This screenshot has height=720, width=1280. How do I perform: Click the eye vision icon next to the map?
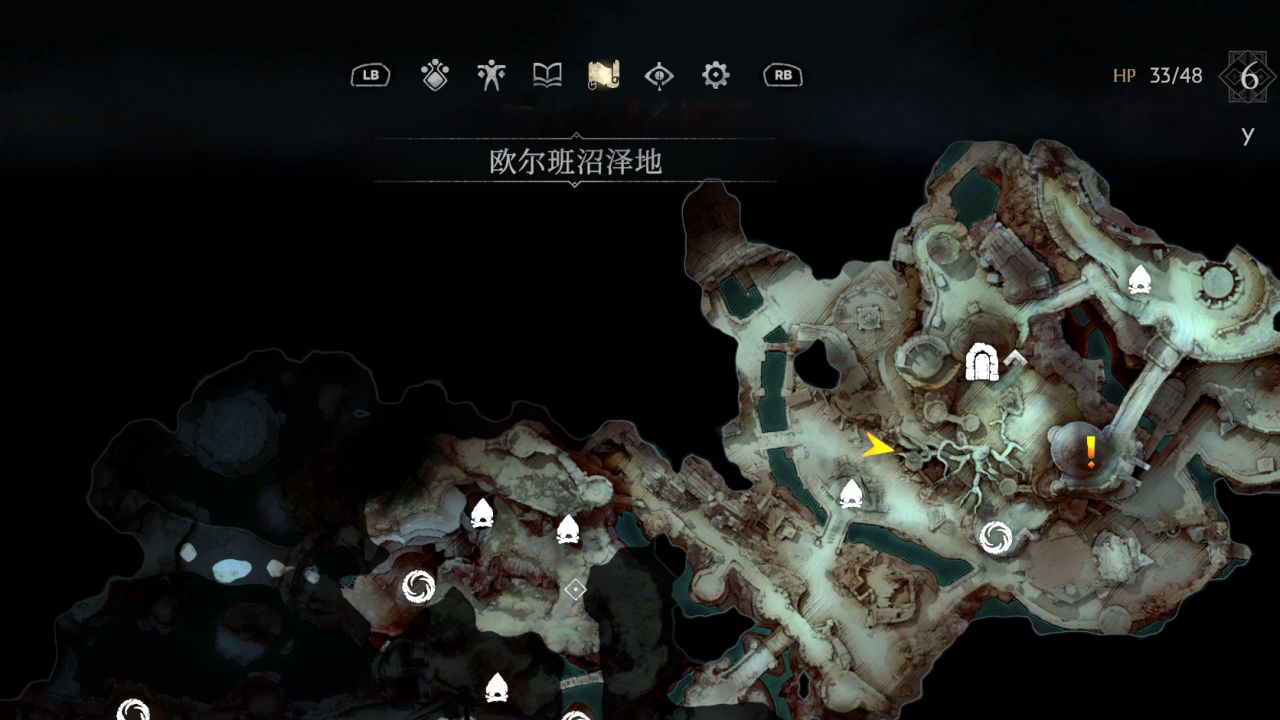tap(662, 75)
